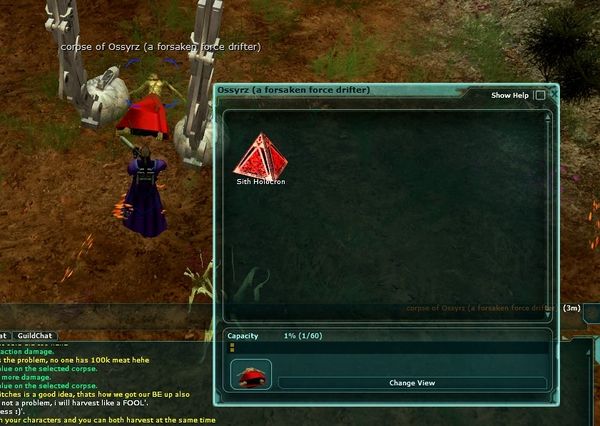Switch to the GuildChat tab

click(x=35, y=336)
